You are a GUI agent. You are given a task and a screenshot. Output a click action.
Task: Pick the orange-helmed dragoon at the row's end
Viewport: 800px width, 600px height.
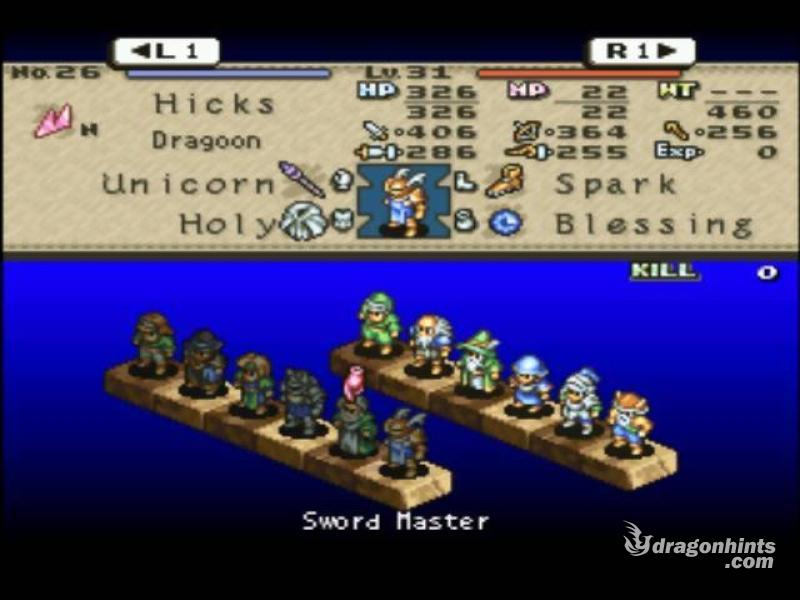[x=631, y=422]
